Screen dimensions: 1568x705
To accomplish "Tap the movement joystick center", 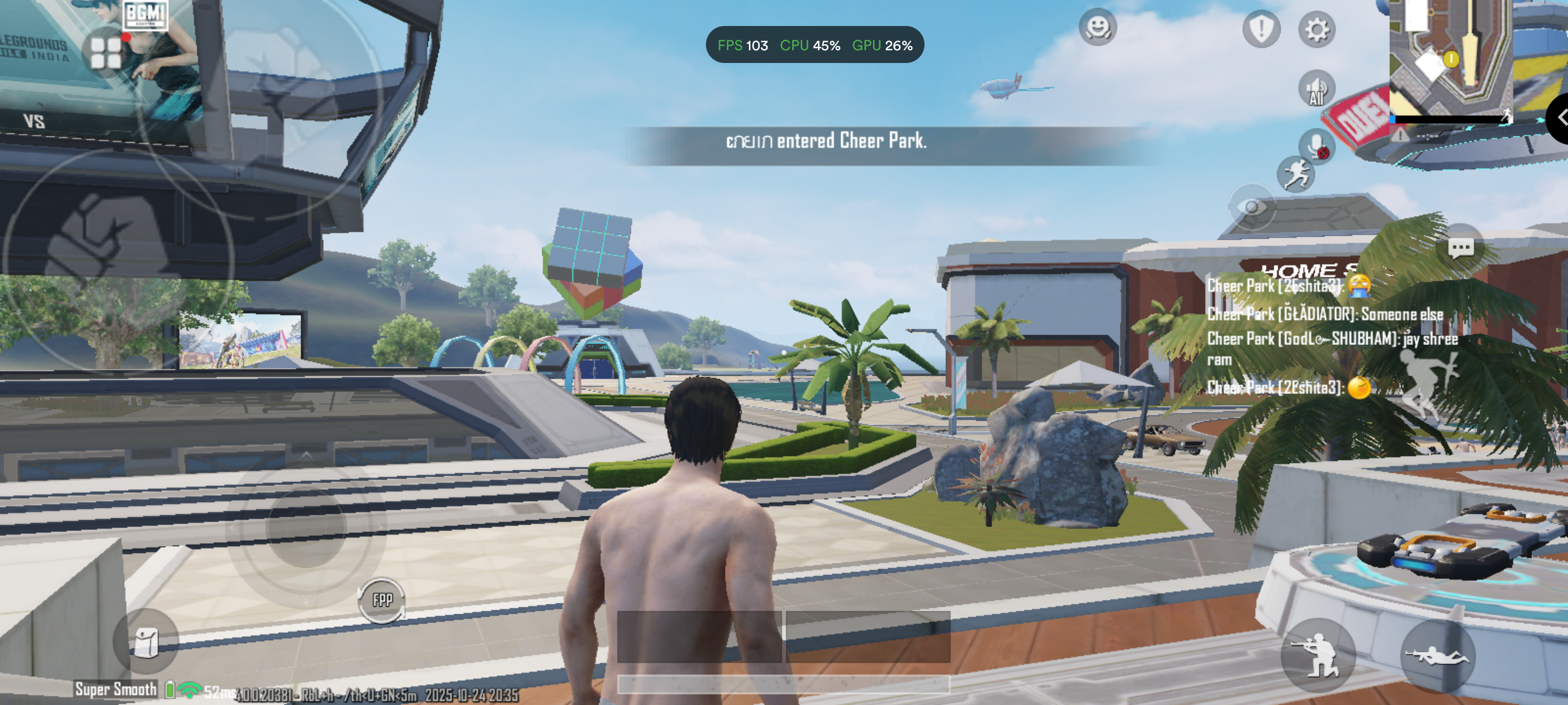I will [306, 528].
